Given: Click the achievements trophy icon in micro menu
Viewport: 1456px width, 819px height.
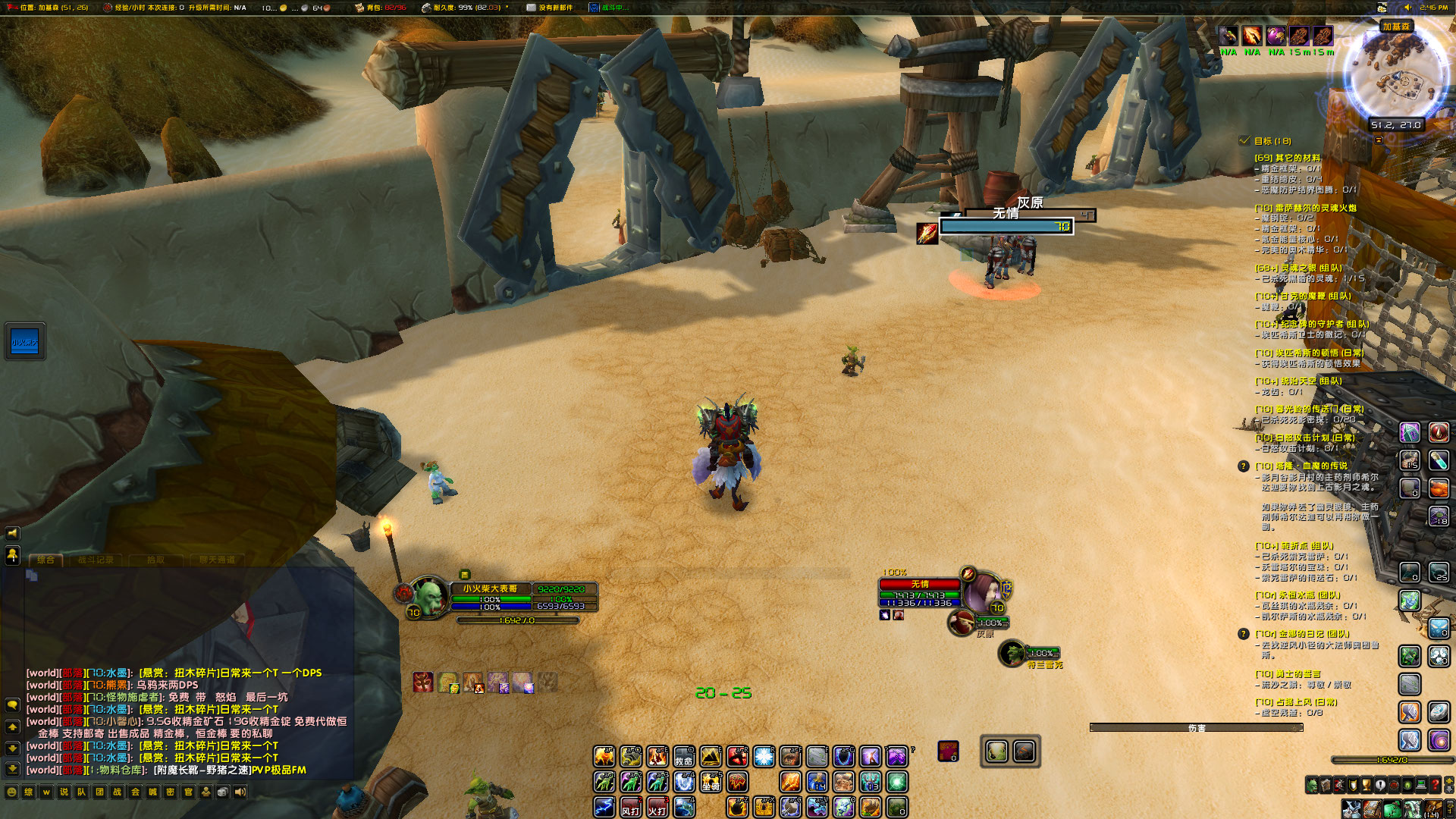Looking at the screenshot, I should pyautogui.click(x=1366, y=784).
